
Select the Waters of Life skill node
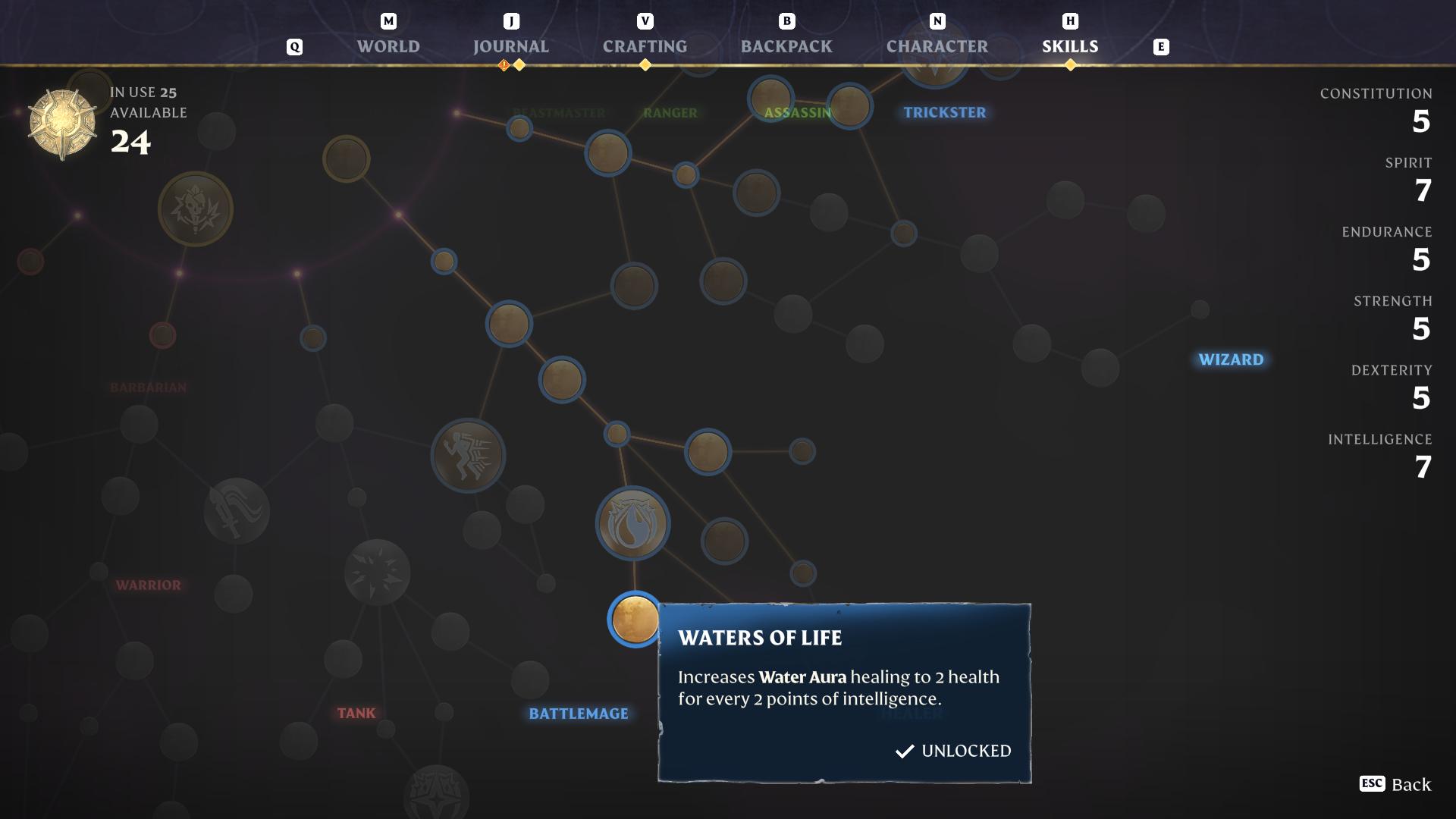635,620
